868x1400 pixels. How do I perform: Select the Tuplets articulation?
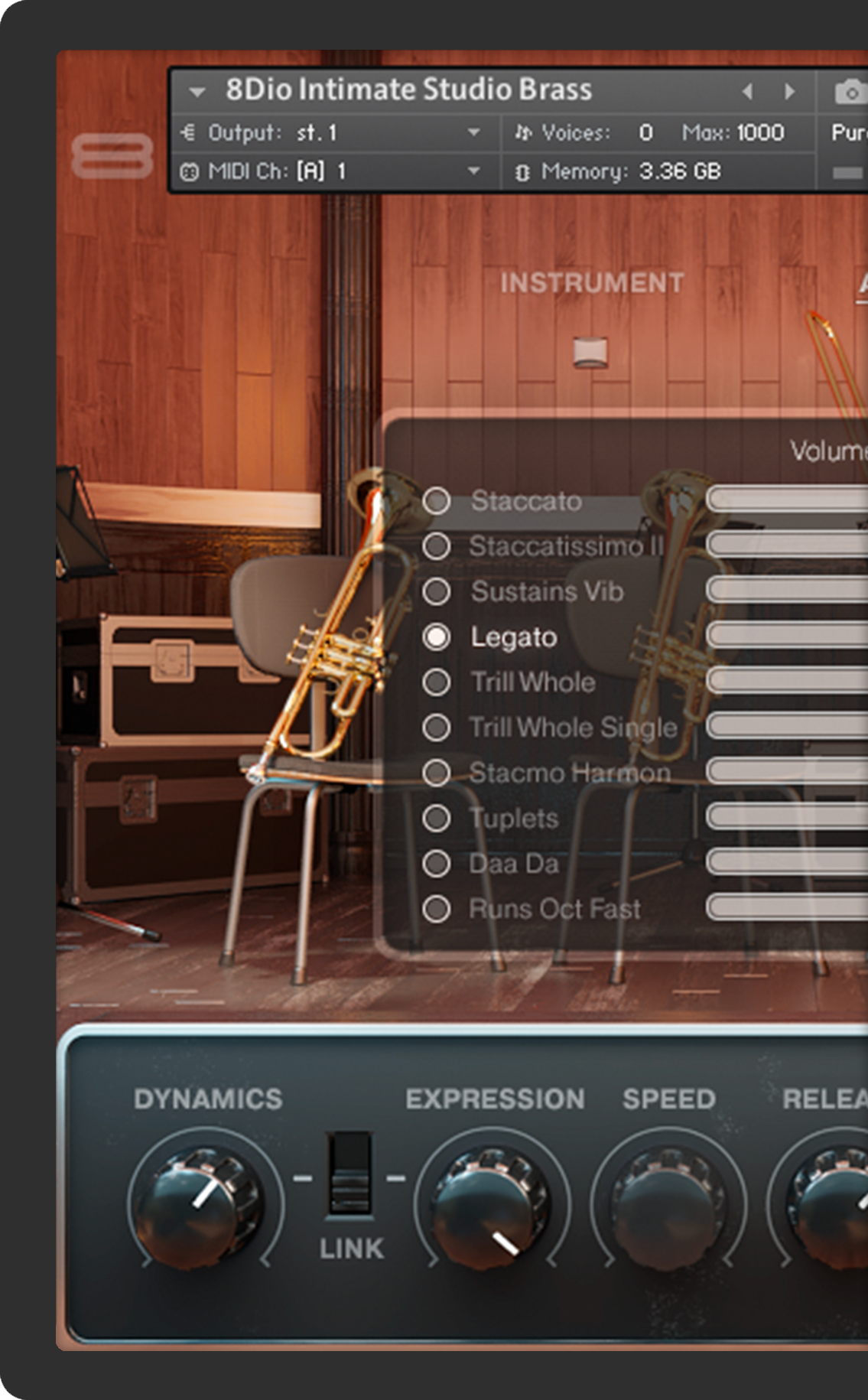pos(437,819)
